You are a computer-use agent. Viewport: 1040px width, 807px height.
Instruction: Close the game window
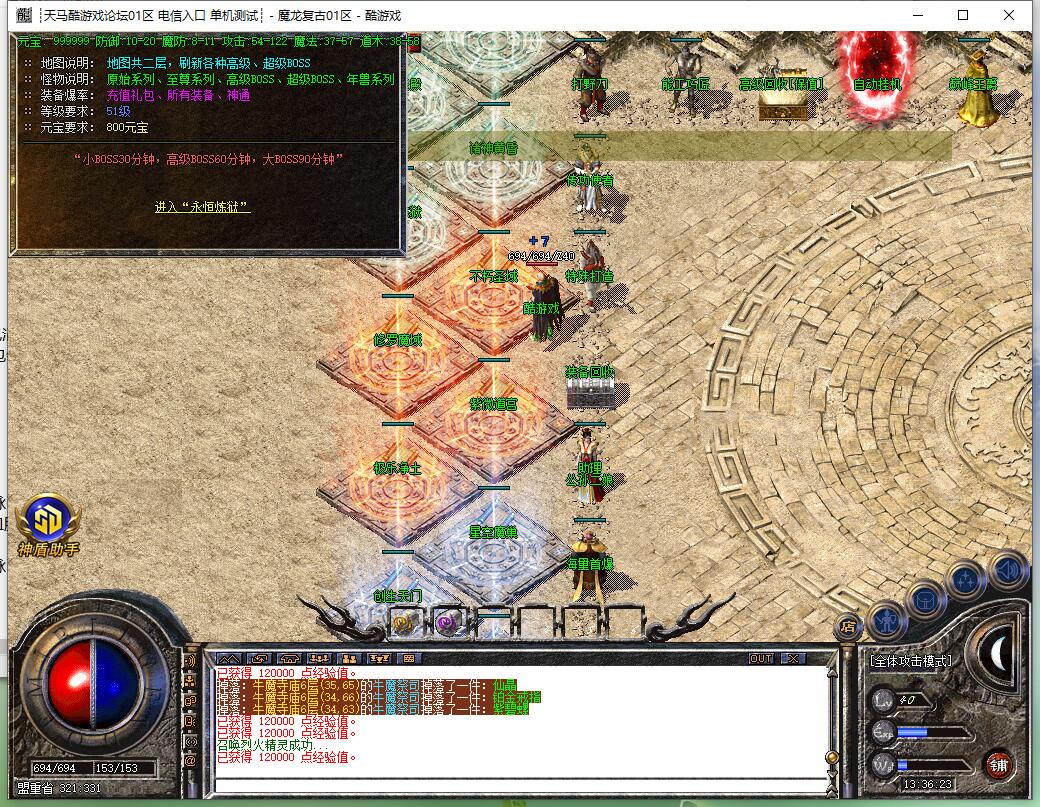(1009, 15)
